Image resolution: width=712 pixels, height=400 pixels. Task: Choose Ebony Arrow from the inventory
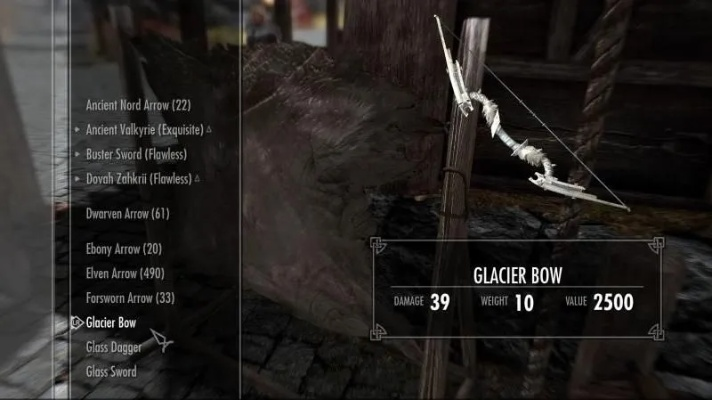pyautogui.click(x=124, y=249)
